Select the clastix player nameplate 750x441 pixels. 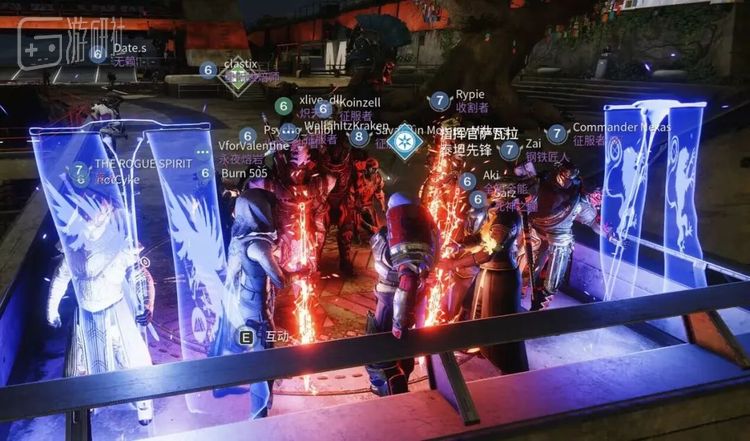(241, 65)
